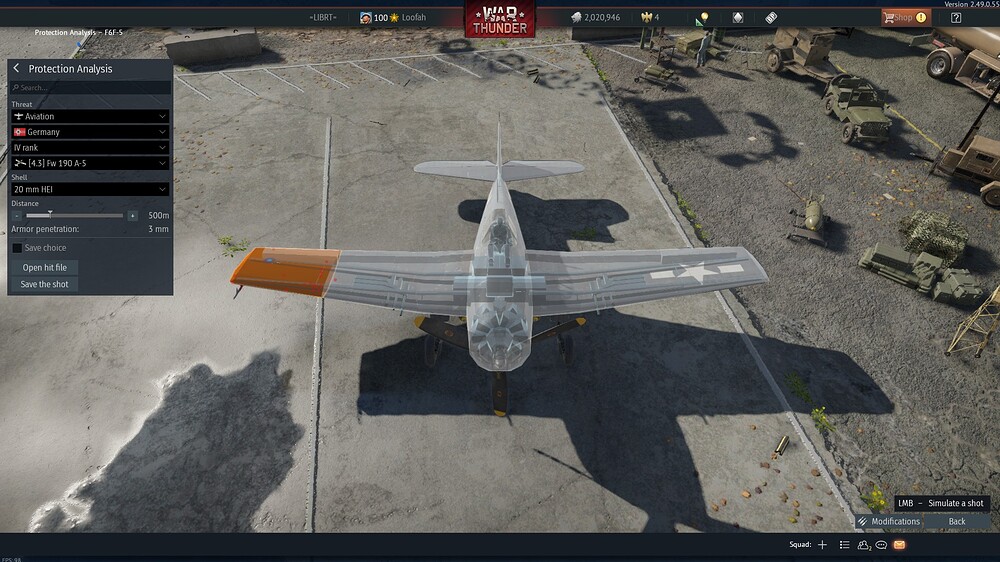Open the orange mail envelope icon
Screen dimensions: 1000x562
pos(899,545)
